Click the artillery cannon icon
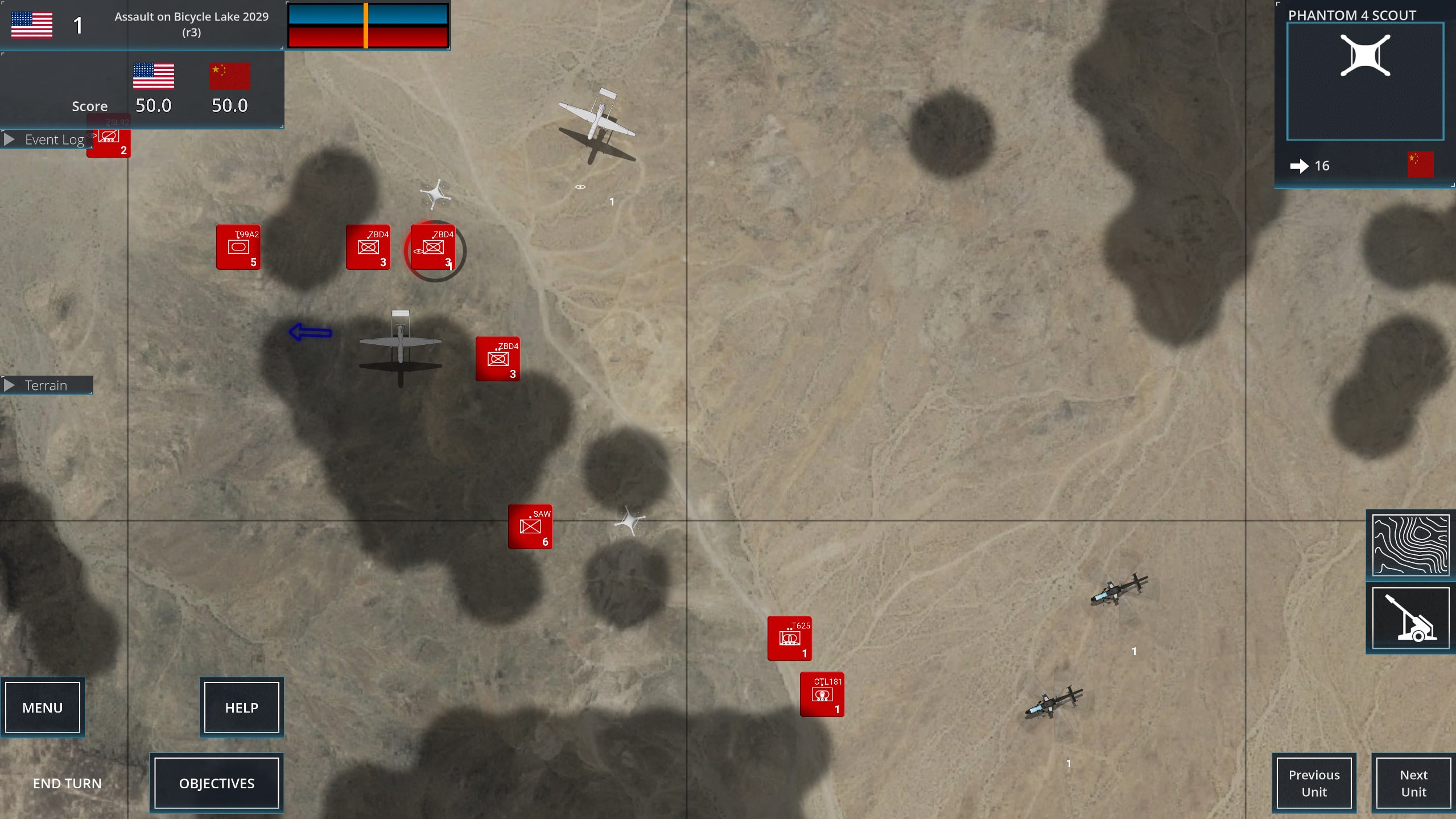This screenshot has height=819, width=1456. (1410, 618)
